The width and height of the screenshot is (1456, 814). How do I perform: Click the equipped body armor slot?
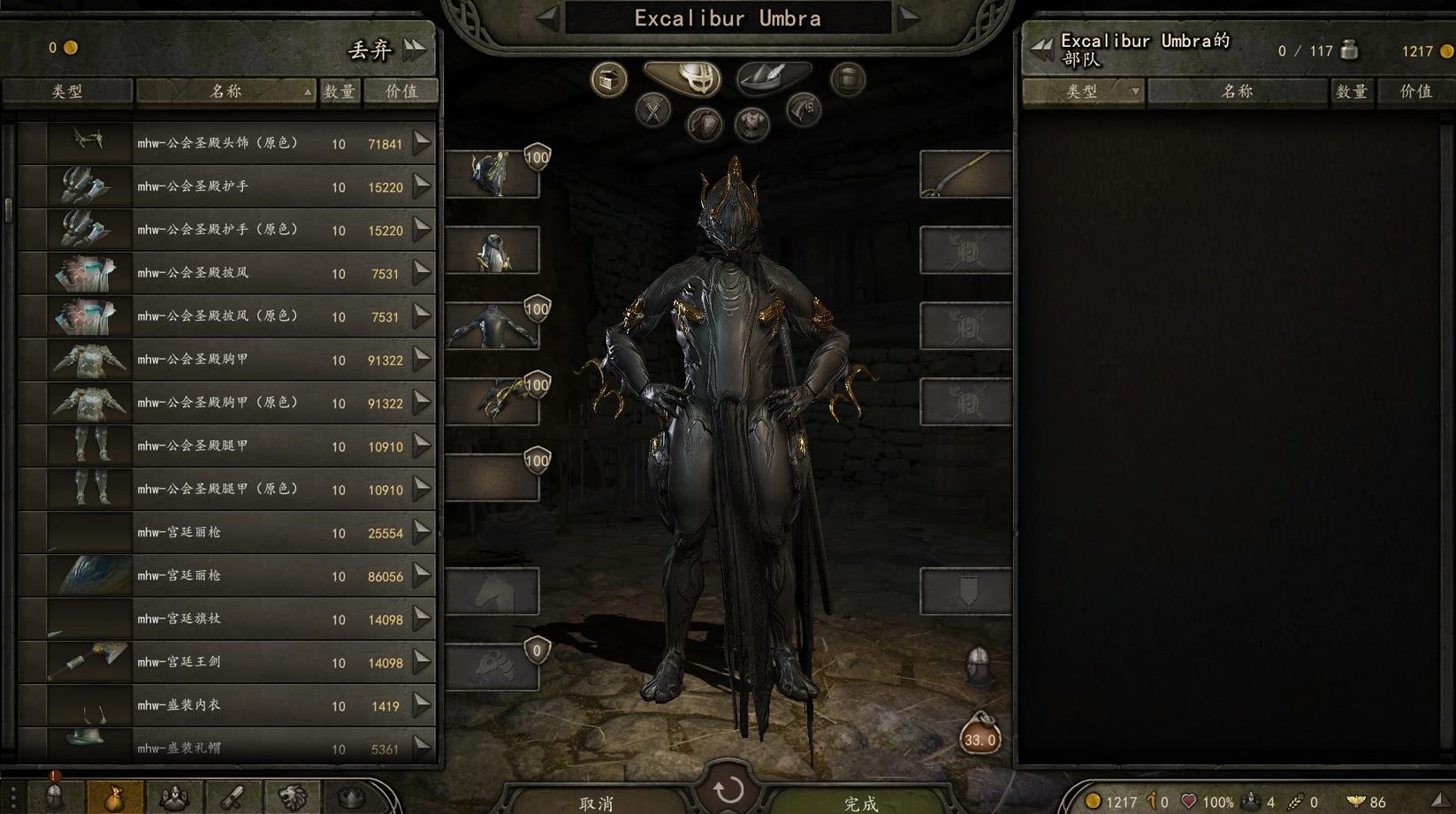[x=492, y=325]
